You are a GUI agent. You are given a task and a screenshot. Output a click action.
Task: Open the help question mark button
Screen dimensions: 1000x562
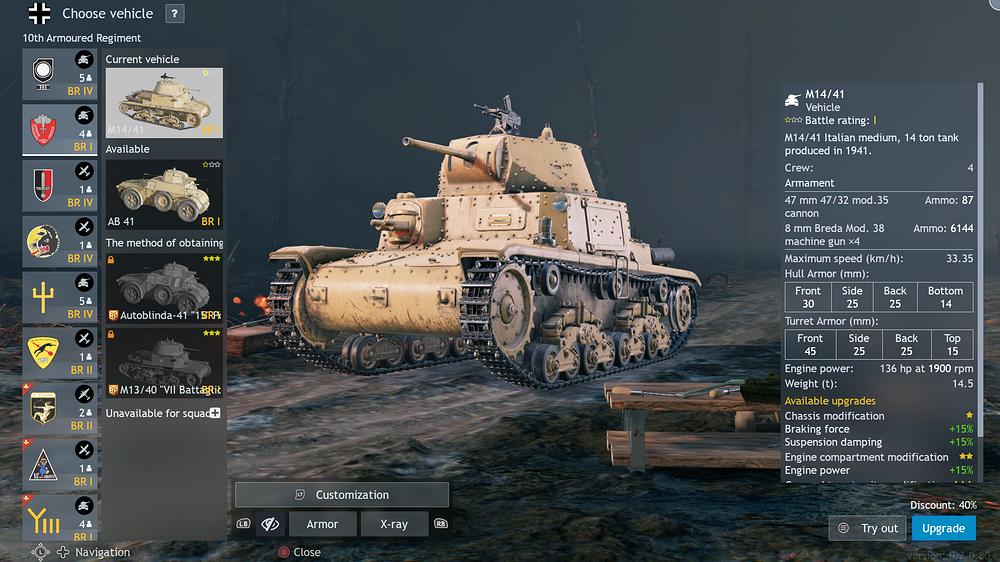174,14
